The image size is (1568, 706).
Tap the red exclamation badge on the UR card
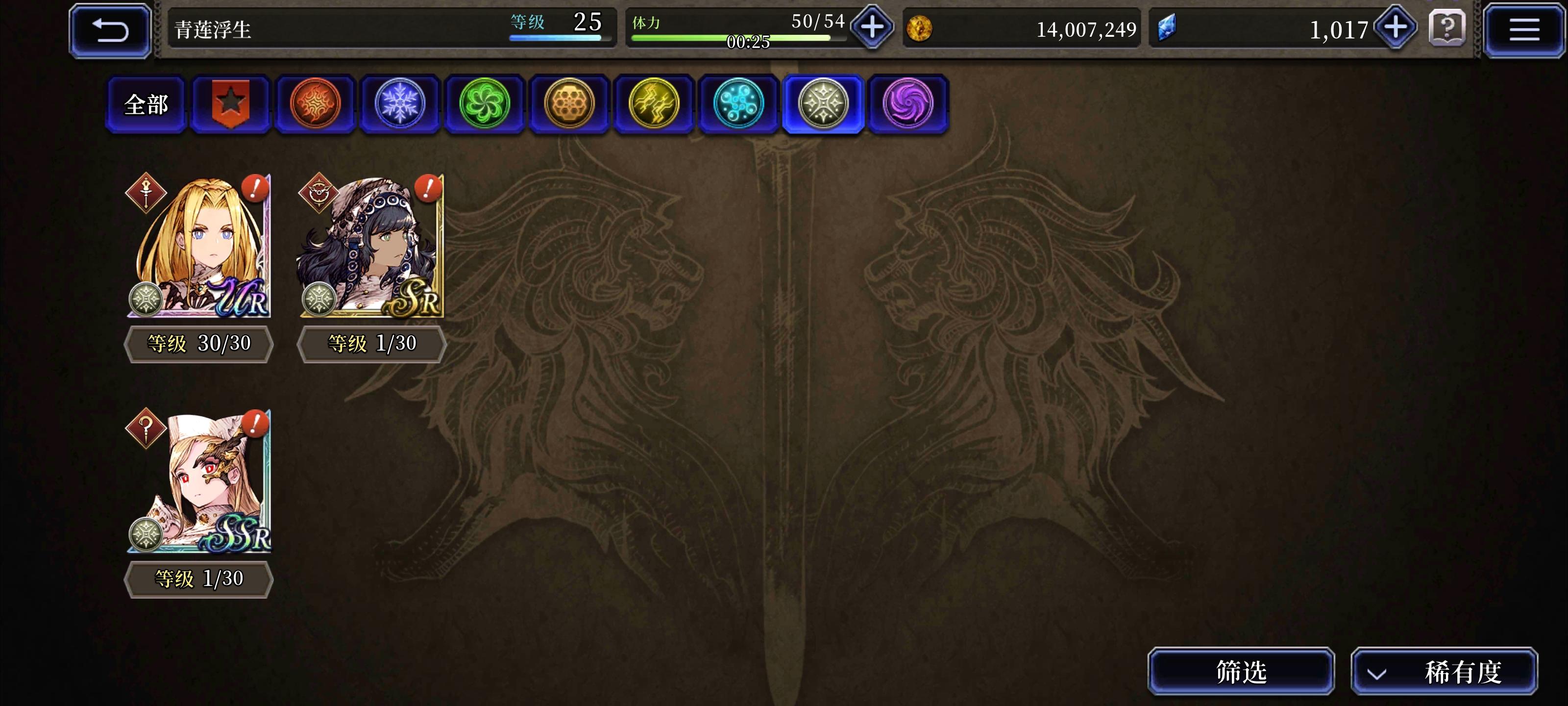(253, 190)
